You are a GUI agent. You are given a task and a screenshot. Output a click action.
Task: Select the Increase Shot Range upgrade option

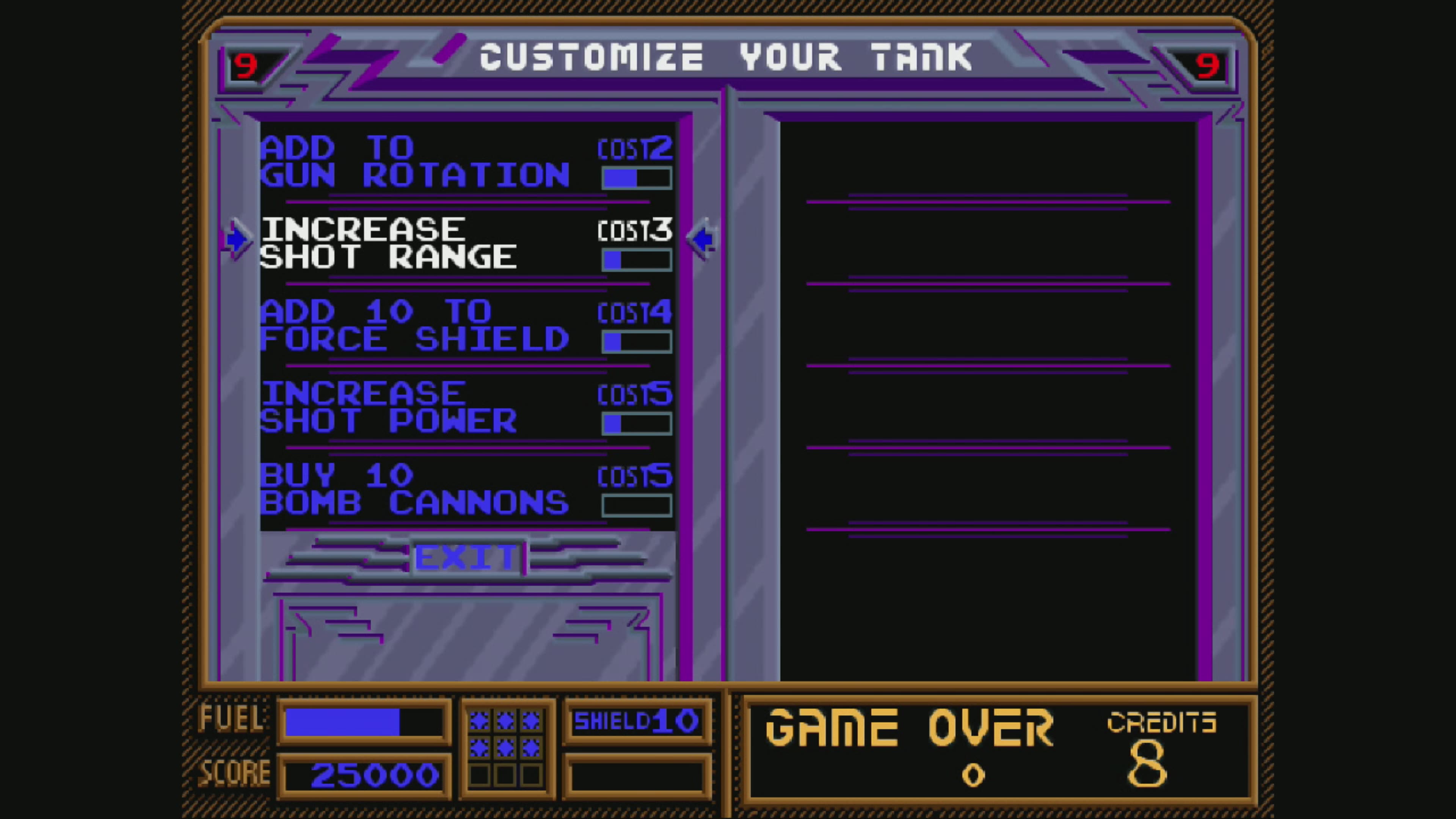tap(390, 243)
